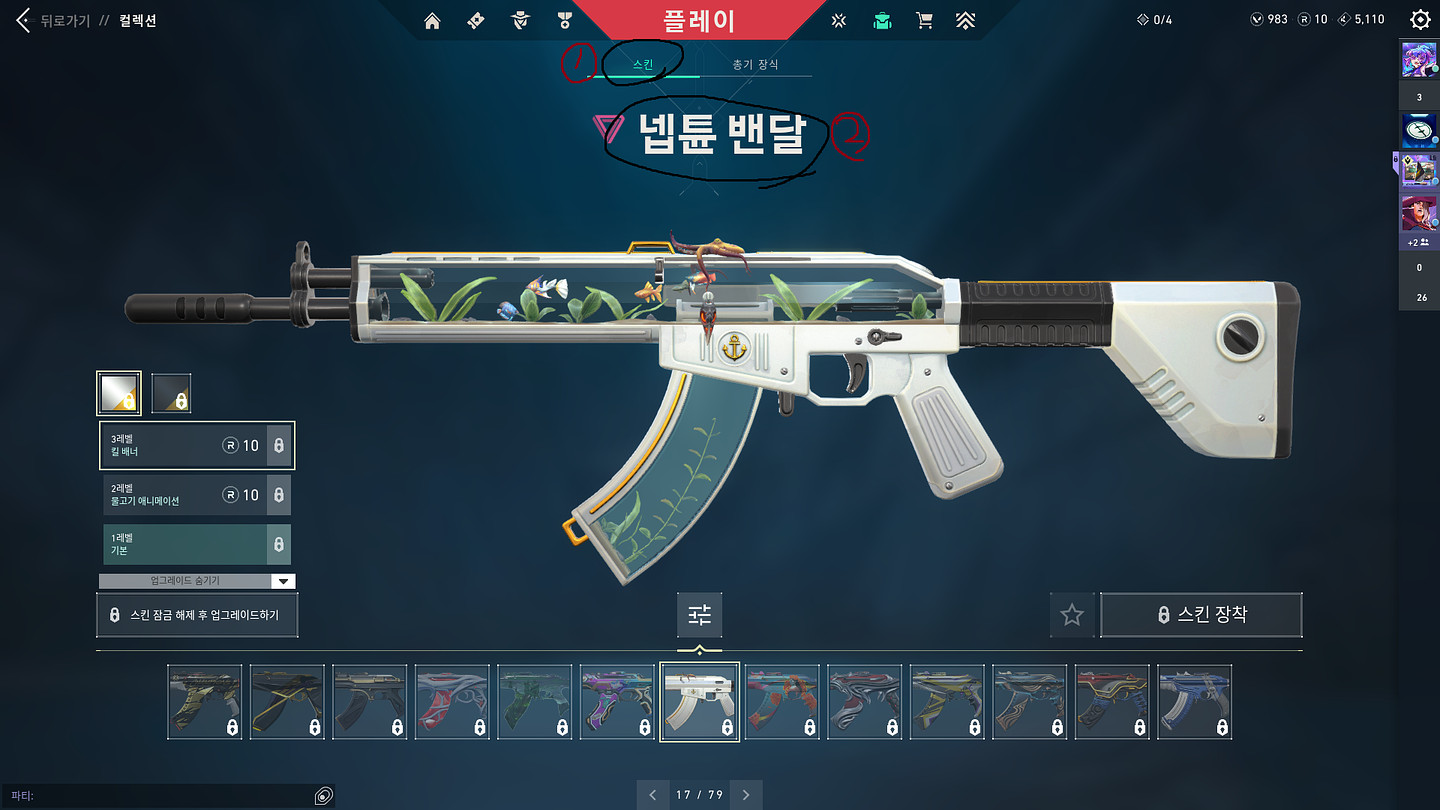This screenshot has width=1440, height=810.
Task: Select the dark skin variant swatch
Action: 171,393
